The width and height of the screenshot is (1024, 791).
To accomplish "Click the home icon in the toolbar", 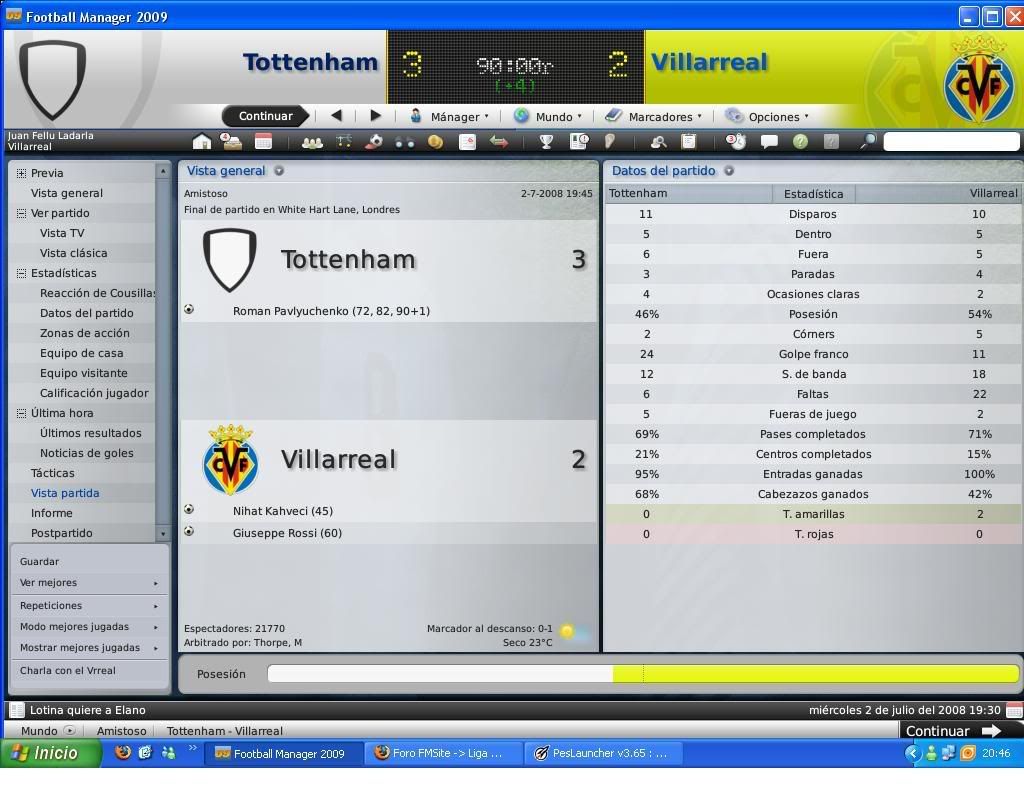I will click(202, 142).
